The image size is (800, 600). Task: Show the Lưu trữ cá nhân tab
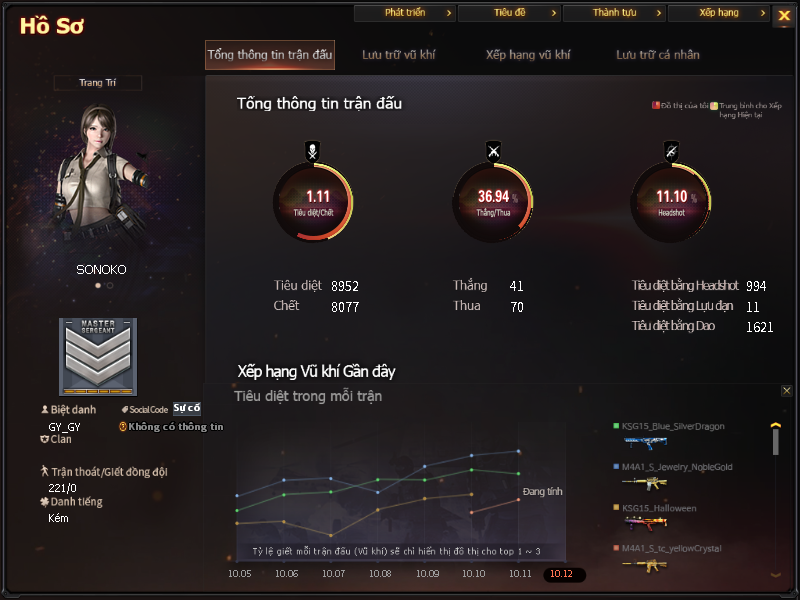(658, 55)
